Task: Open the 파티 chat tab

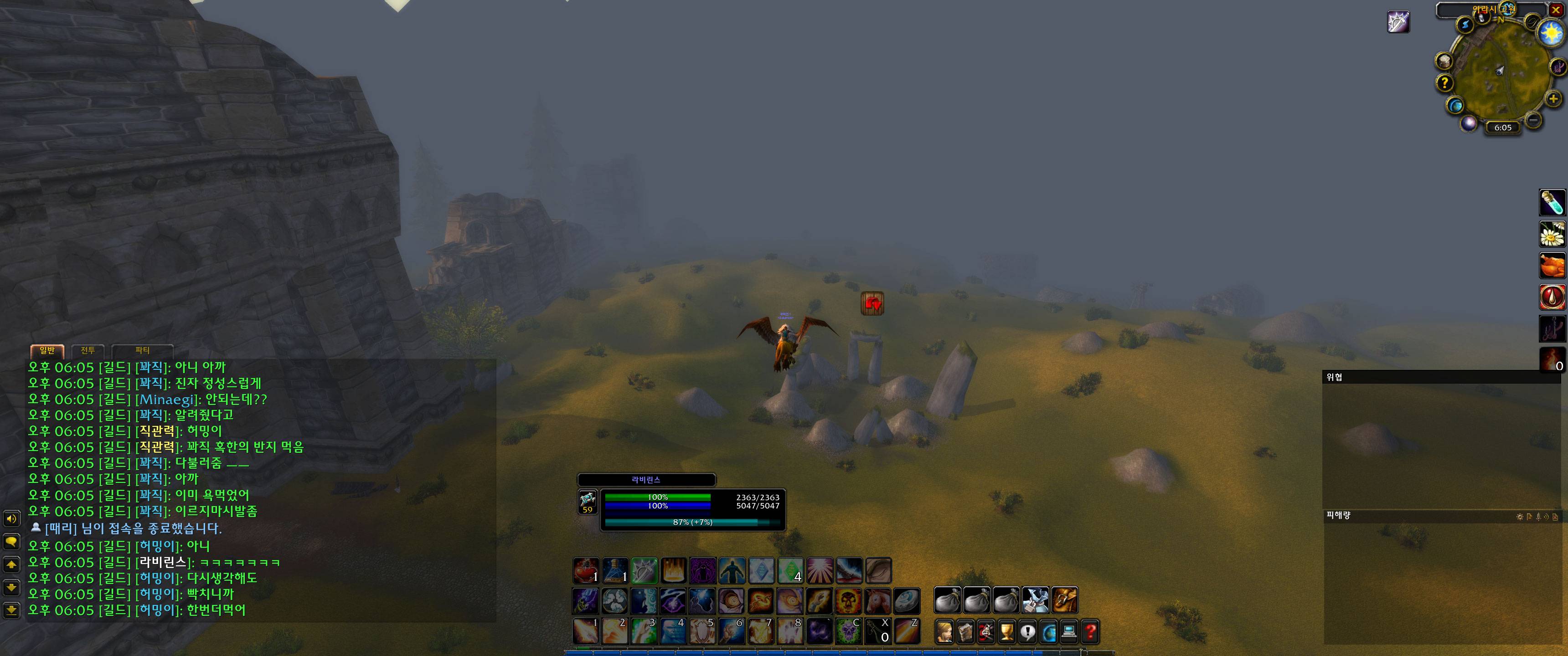Action: coord(142,350)
